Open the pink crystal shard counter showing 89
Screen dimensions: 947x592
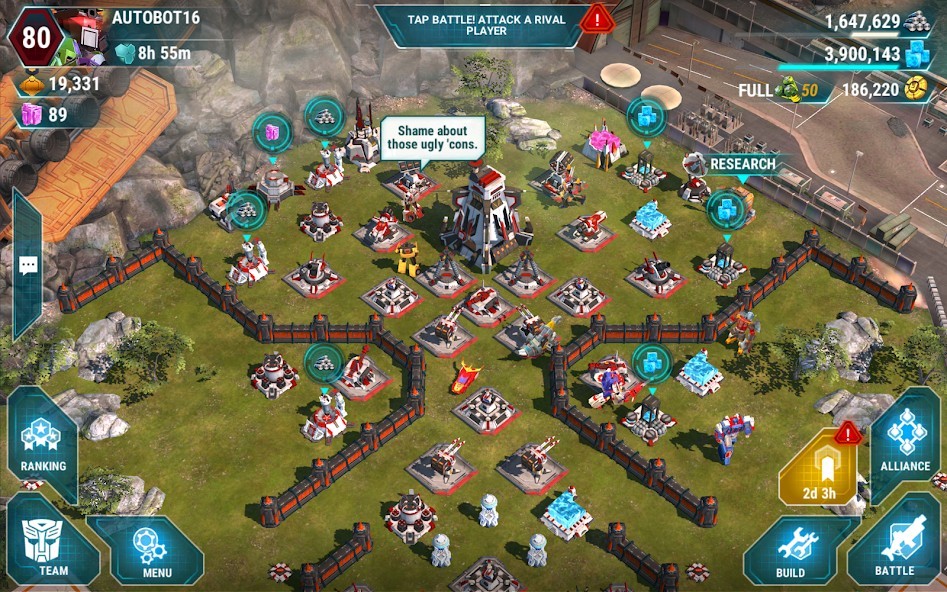[x=48, y=115]
